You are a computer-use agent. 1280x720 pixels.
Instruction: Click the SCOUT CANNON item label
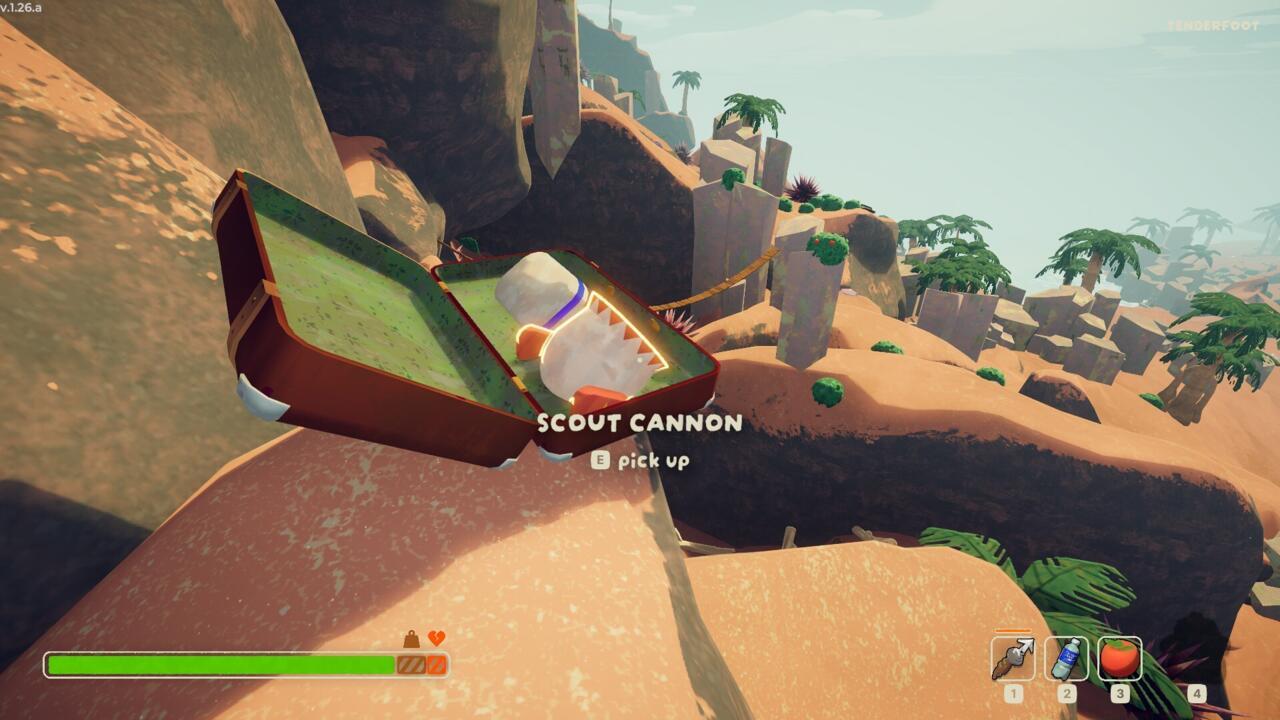click(638, 423)
